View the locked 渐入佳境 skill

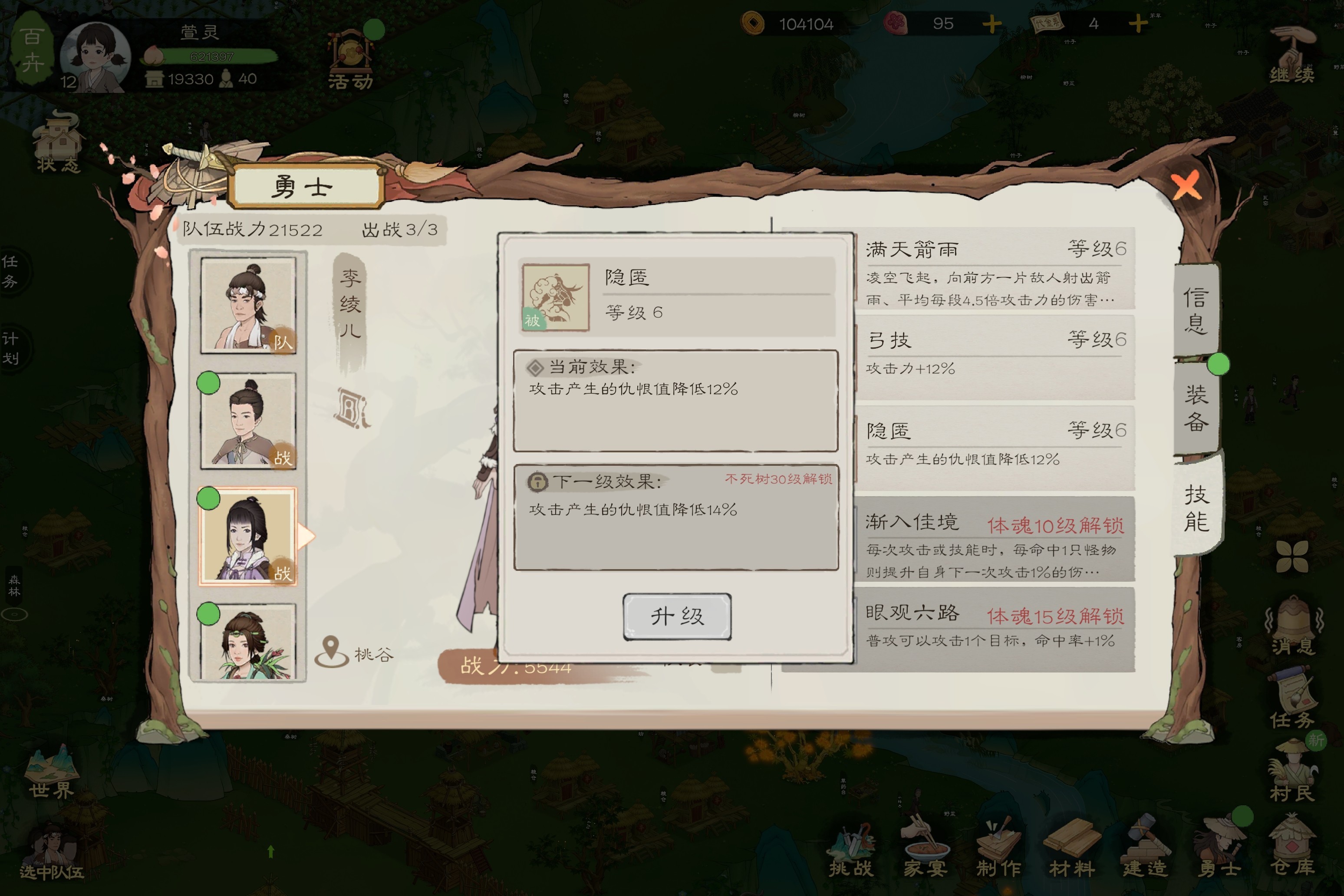994,544
